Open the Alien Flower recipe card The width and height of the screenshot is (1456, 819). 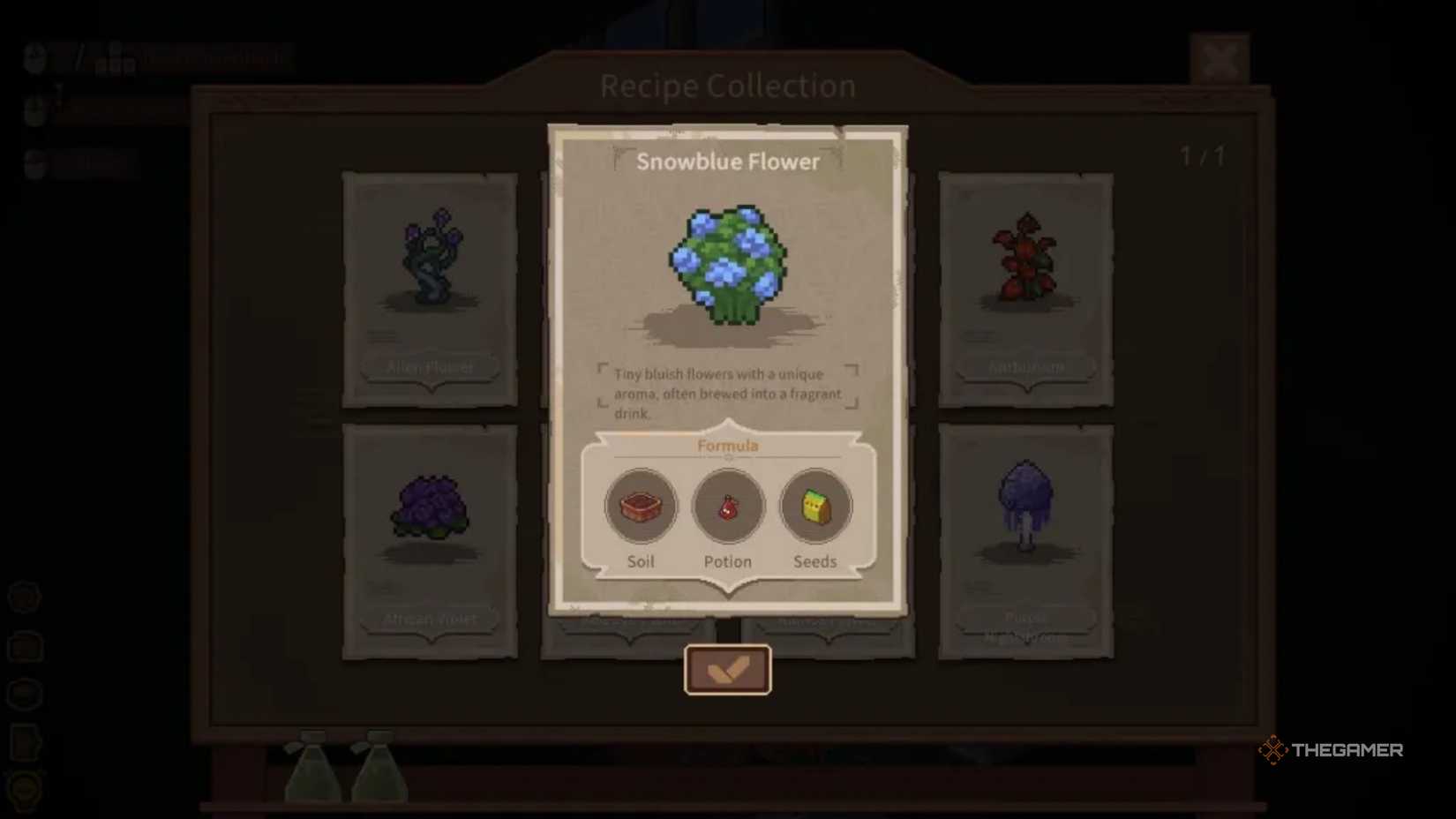coord(430,282)
